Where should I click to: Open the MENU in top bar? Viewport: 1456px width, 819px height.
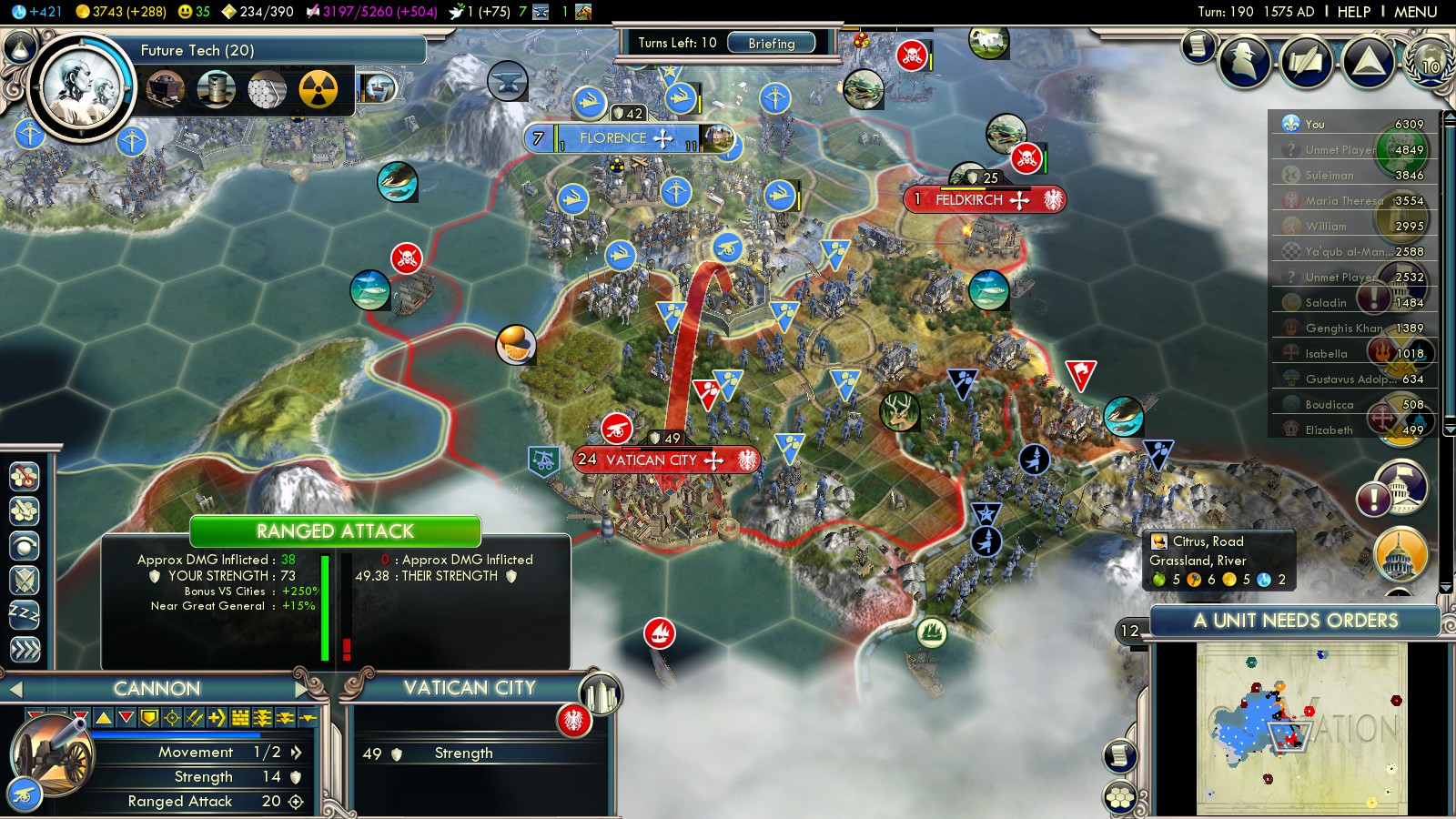[1415, 12]
